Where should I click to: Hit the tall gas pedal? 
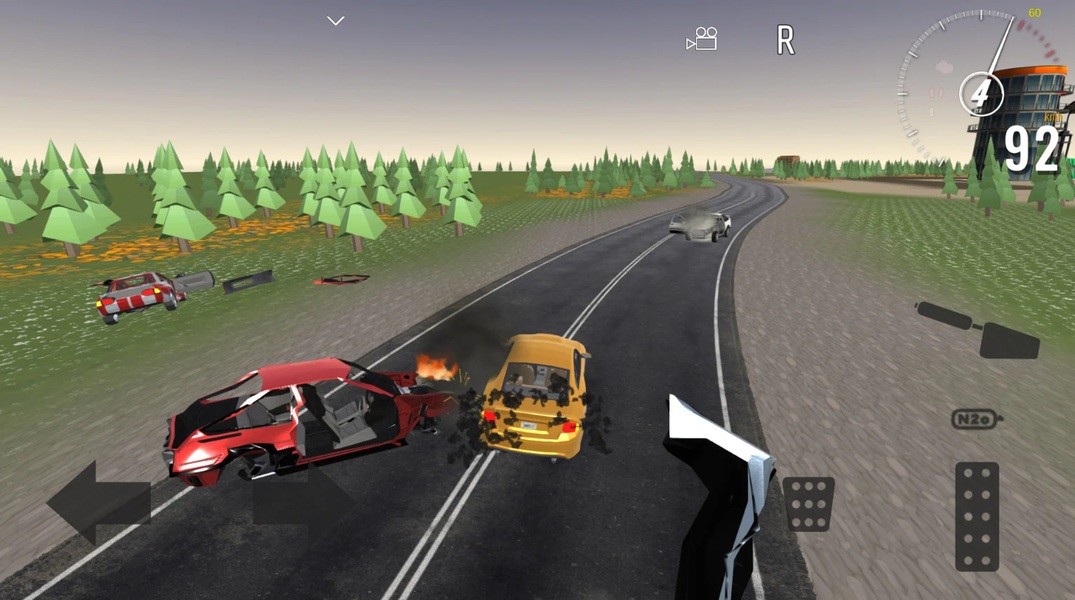(976, 516)
